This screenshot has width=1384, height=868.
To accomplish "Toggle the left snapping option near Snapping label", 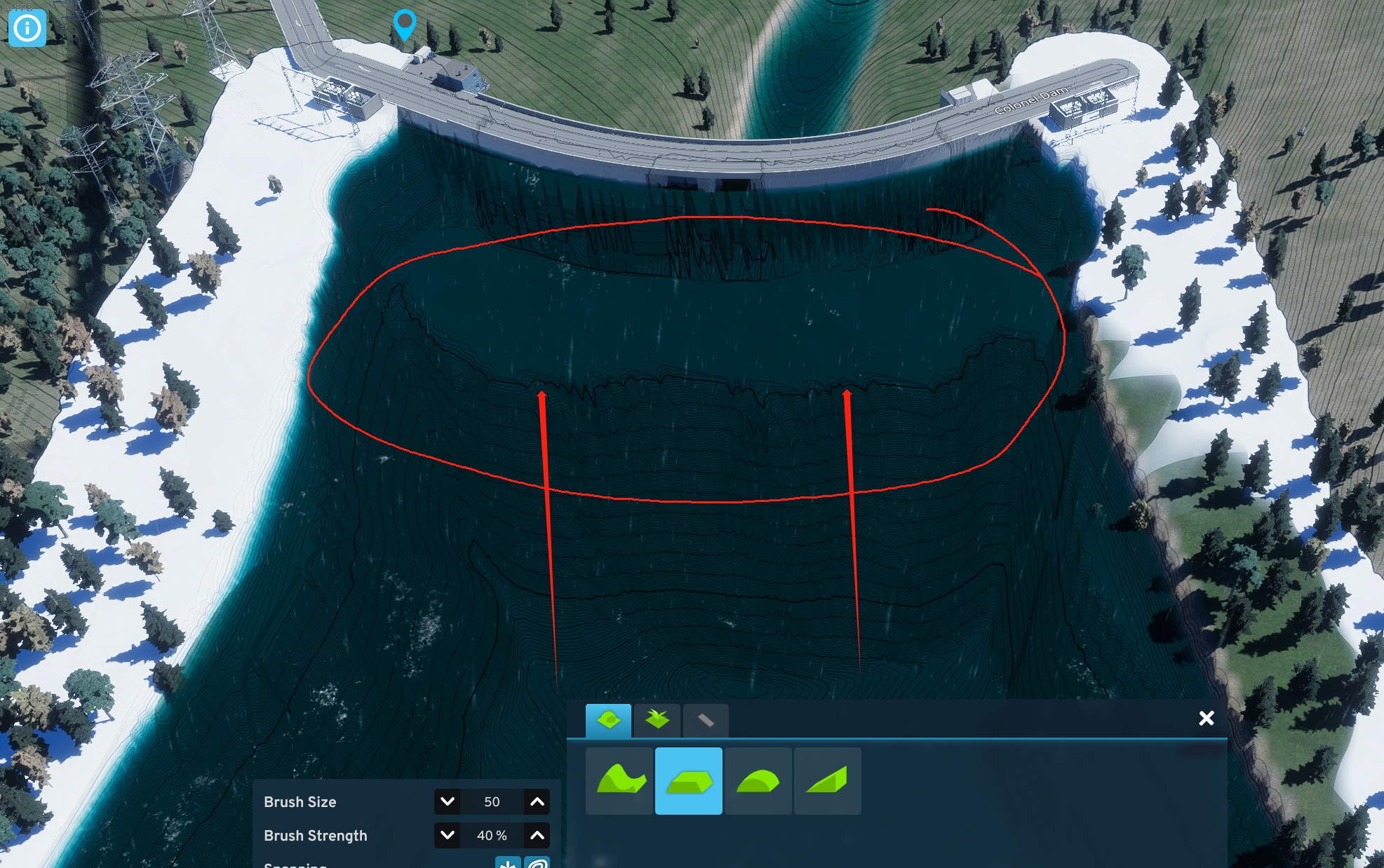I will tap(508, 864).
